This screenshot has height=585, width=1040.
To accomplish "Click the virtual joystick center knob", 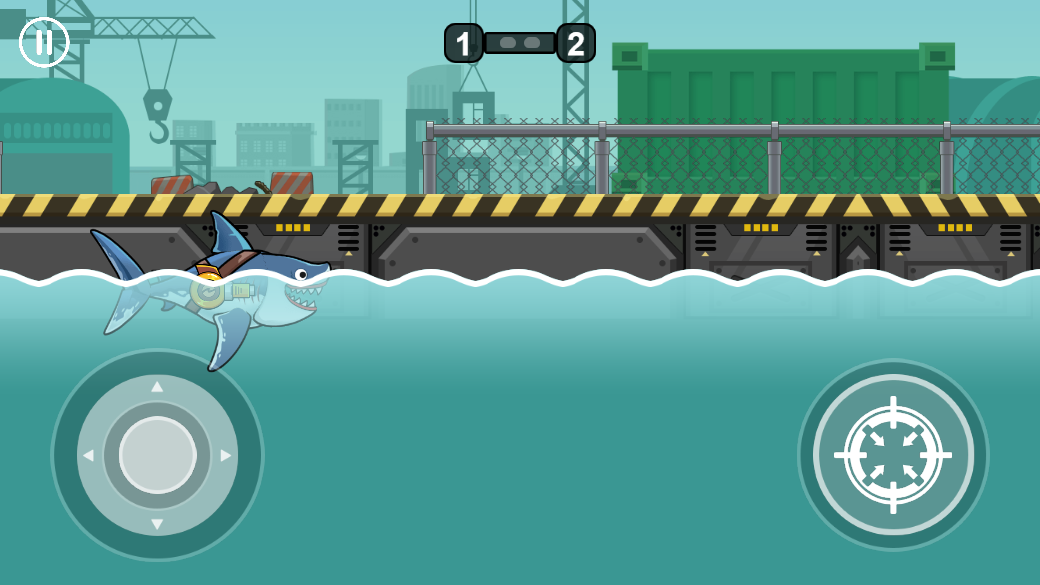I will pos(157,455).
